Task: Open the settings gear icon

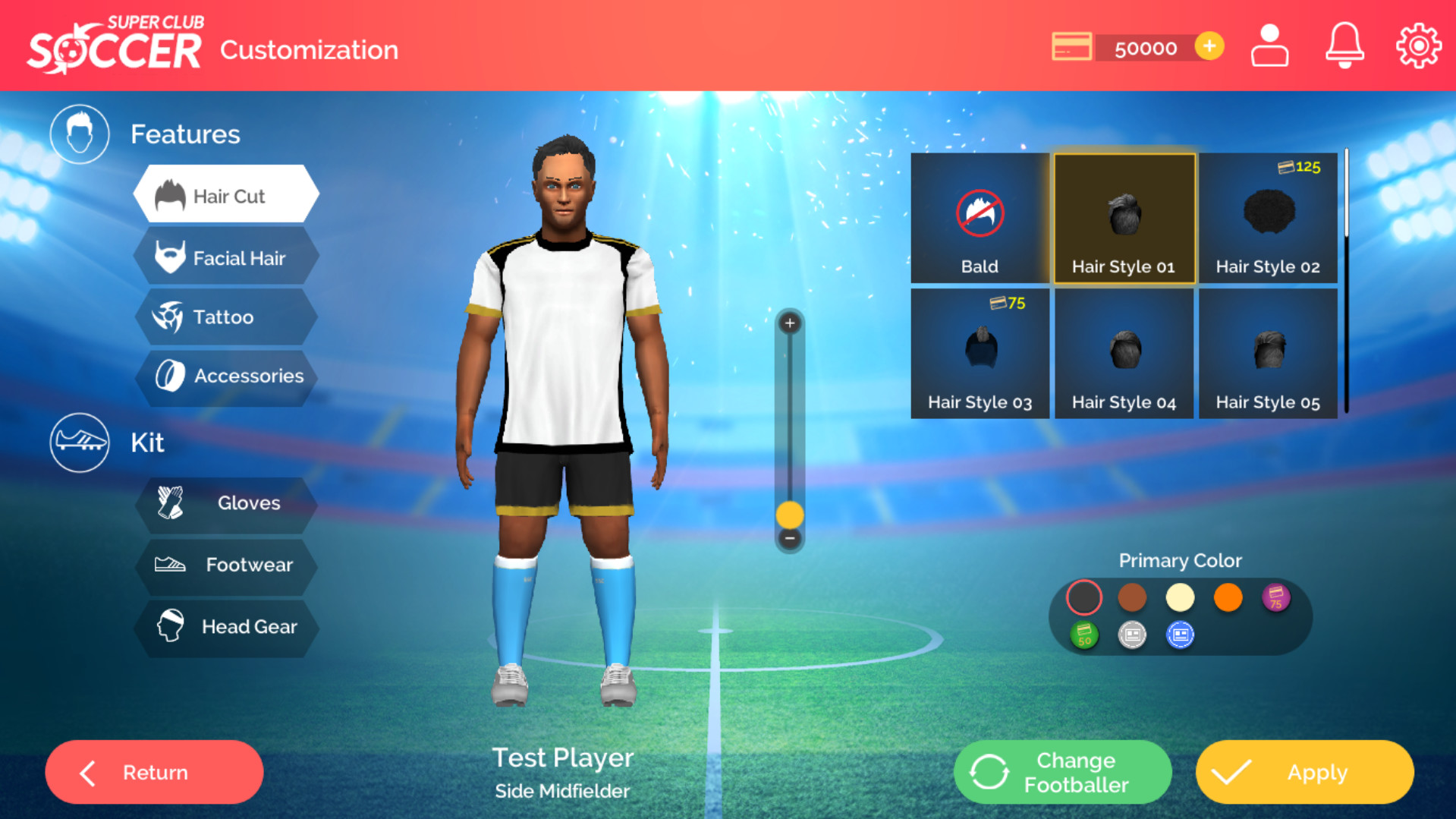Action: click(x=1418, y=47)
